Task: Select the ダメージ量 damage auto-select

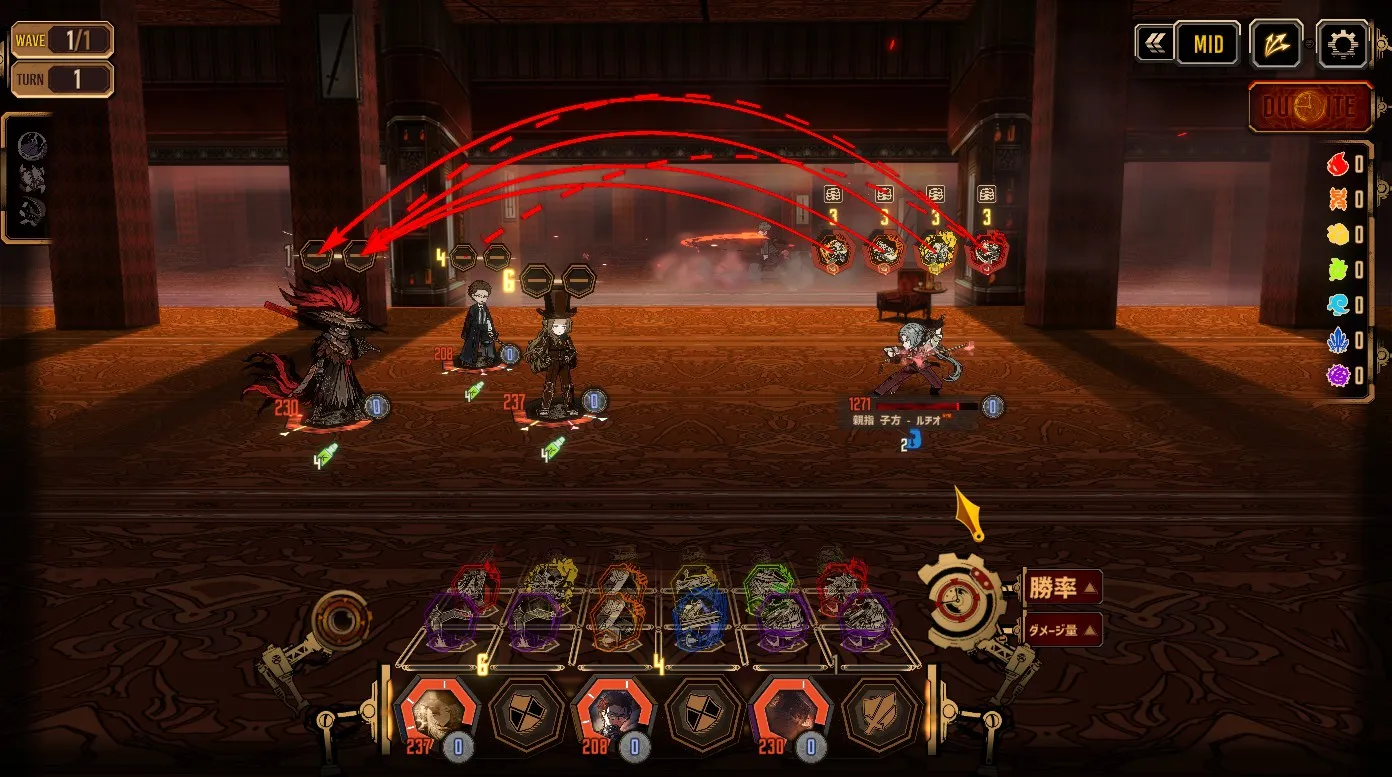Action: point(1062,630)
